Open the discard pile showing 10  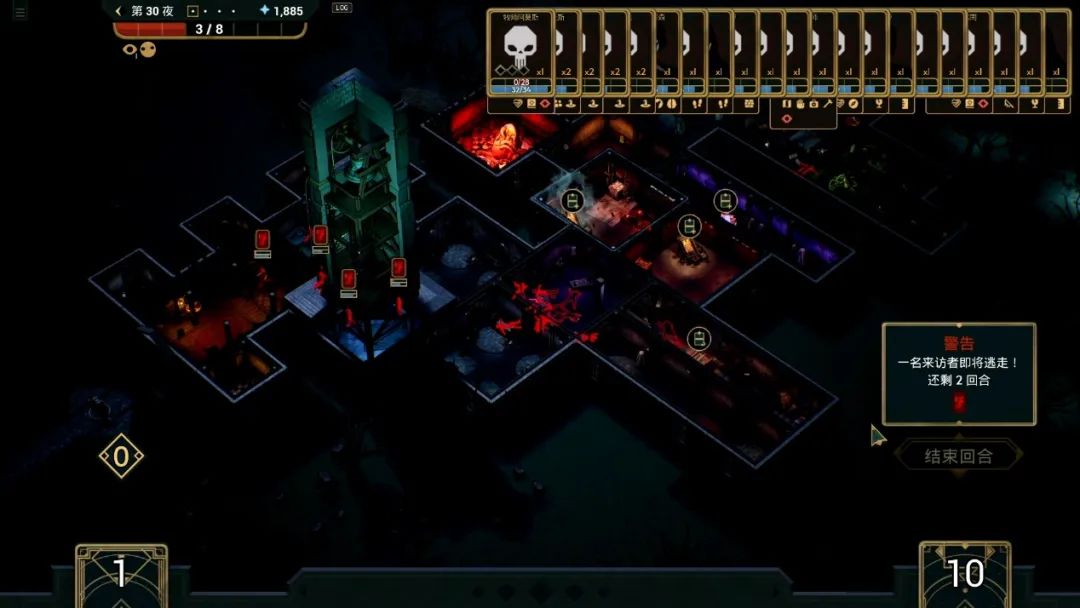pos(965,574)
